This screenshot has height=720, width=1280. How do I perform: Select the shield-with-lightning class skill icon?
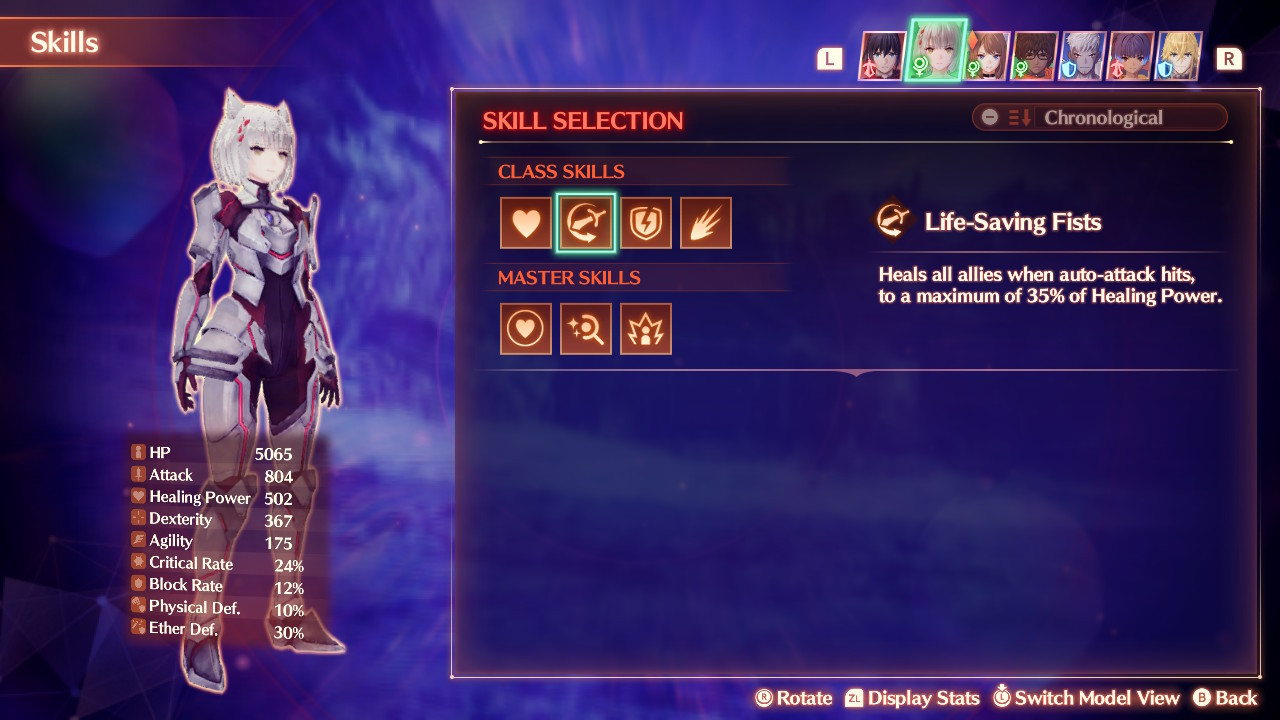coord(646,222)
